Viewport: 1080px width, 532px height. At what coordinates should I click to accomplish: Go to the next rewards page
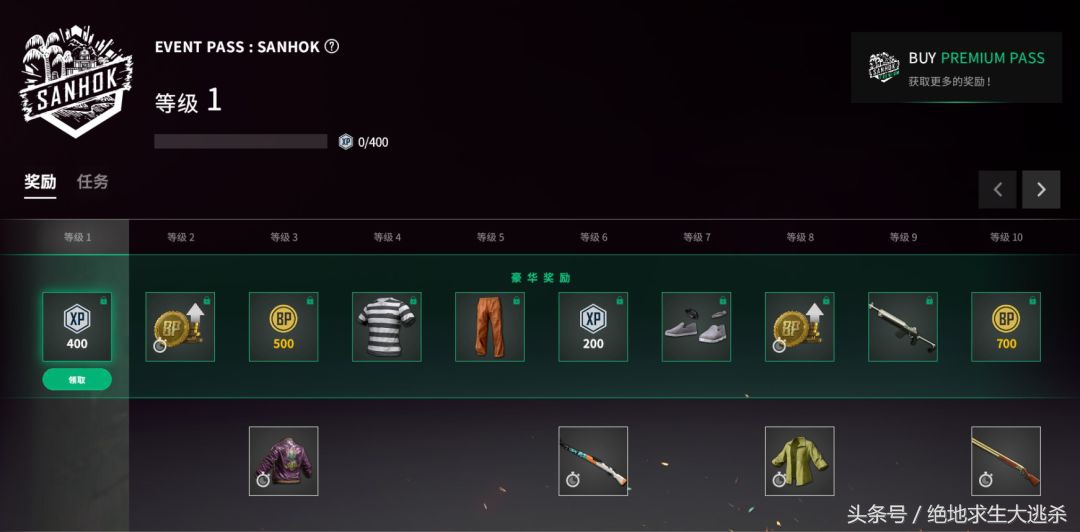point(1040,189)
